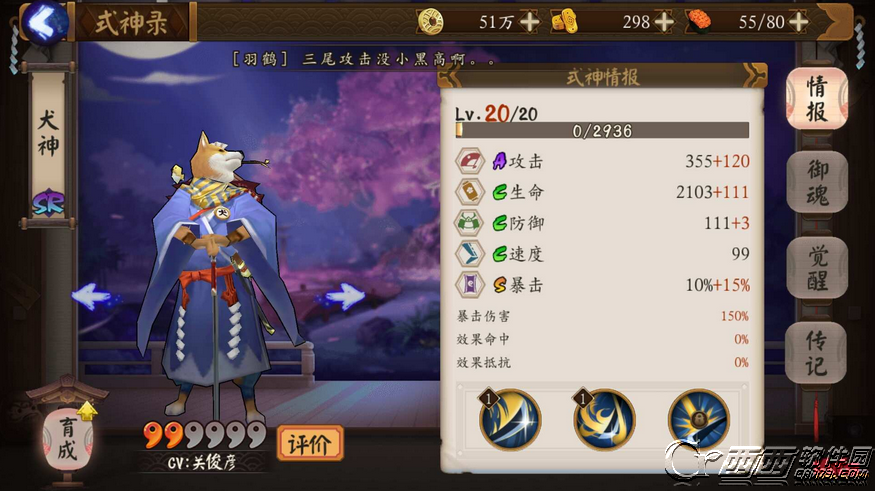Image resolution: width=875 pixels, height=491 pixels.
Task: Show the next shikigami with right arrow
Action: coord(346,296)
